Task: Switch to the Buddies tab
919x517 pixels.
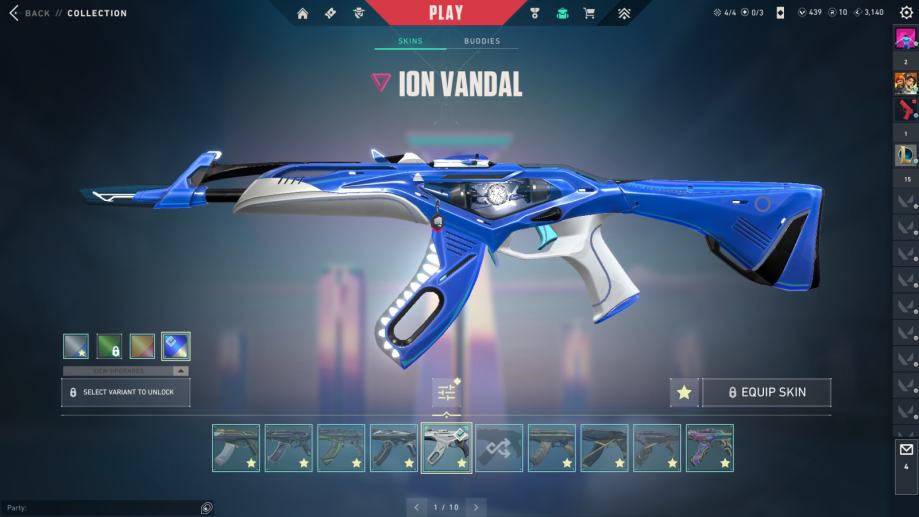Action: point(482,41)
